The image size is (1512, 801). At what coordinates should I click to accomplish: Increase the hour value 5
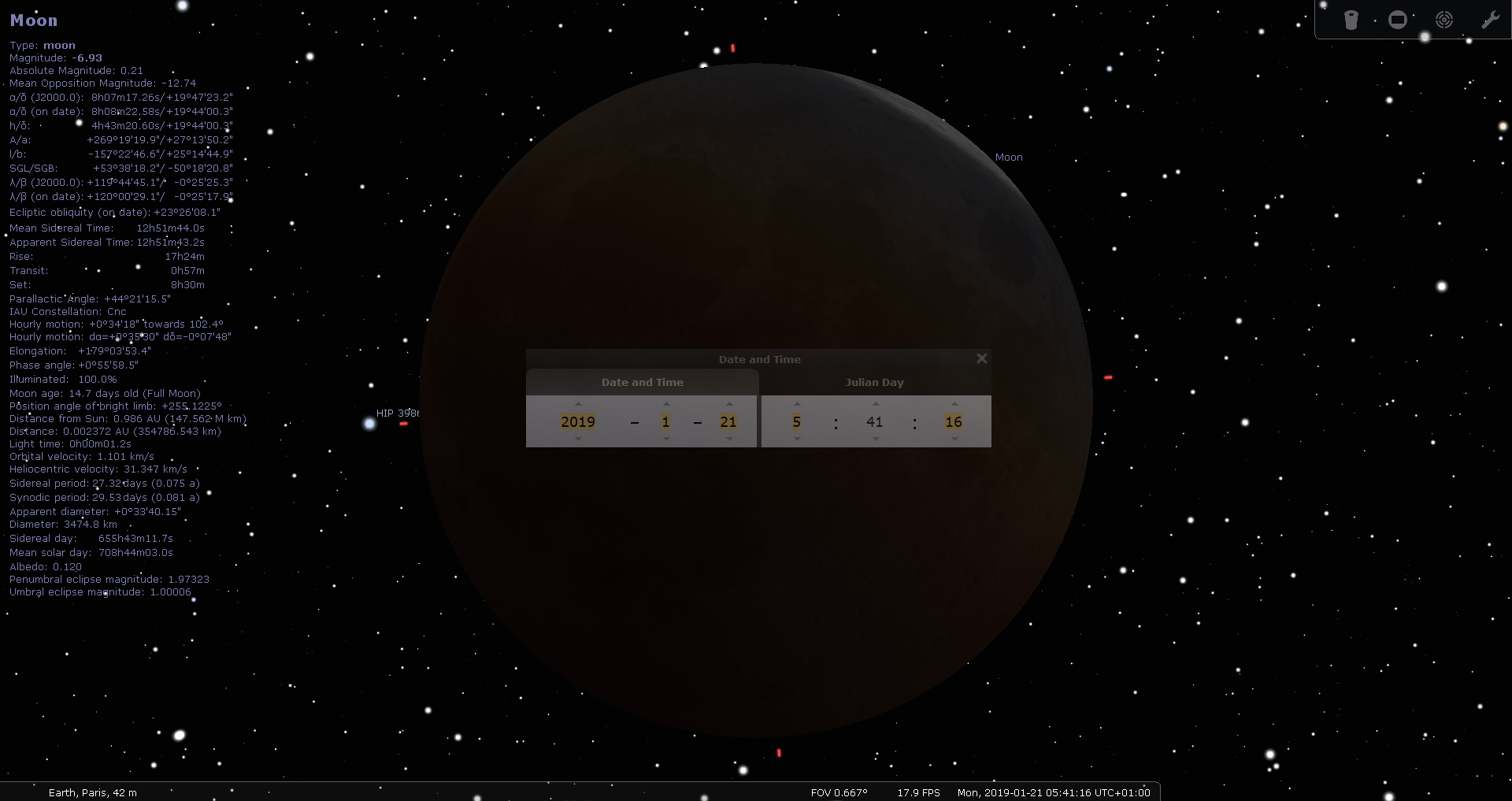[796, 404]
